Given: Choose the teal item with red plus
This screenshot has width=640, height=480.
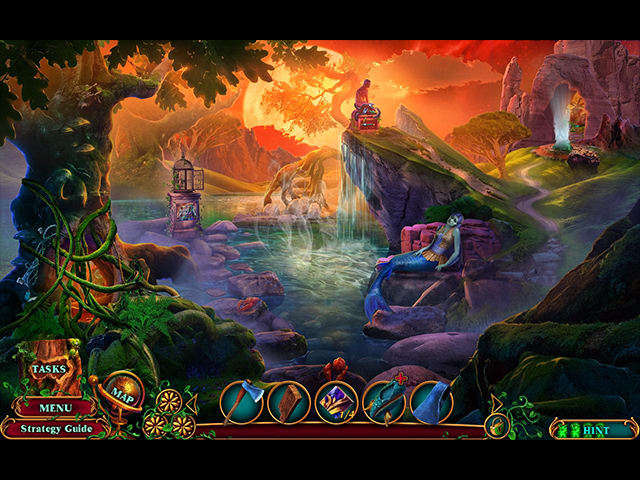Looking at the screenshot, I should click(x=384, y=402).
